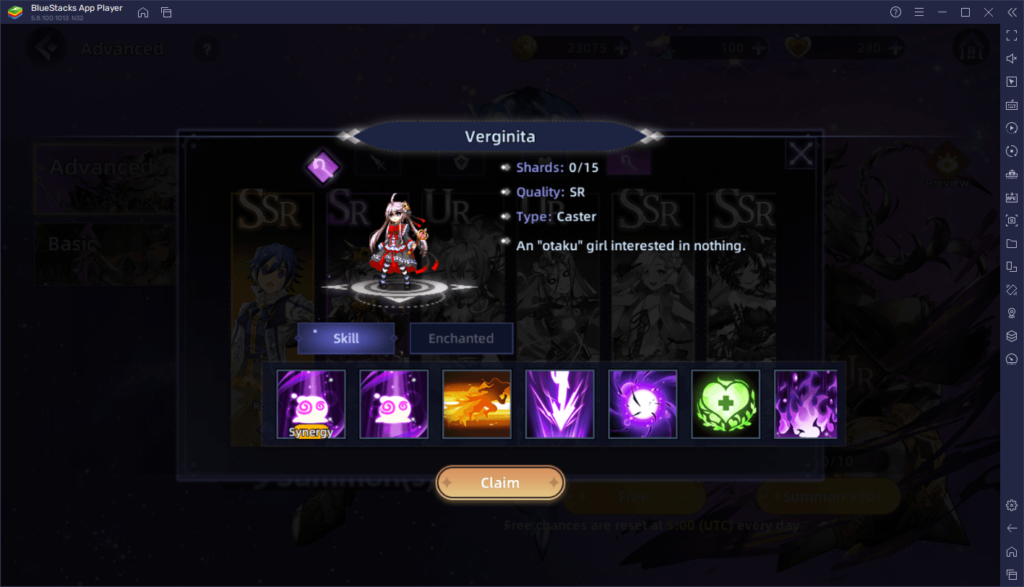Screen dimensions: 1024x587
Task: Close the BlueStacks window
Action: pos(988,12)
